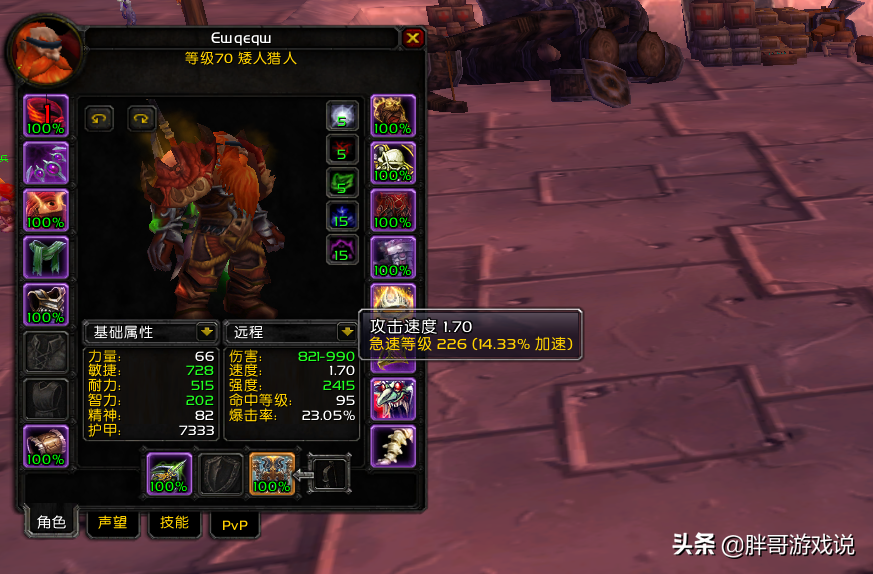Rotate character model right
Viewport: 873px width, 574px height.
pyautogui.click(x=141, y=118)
